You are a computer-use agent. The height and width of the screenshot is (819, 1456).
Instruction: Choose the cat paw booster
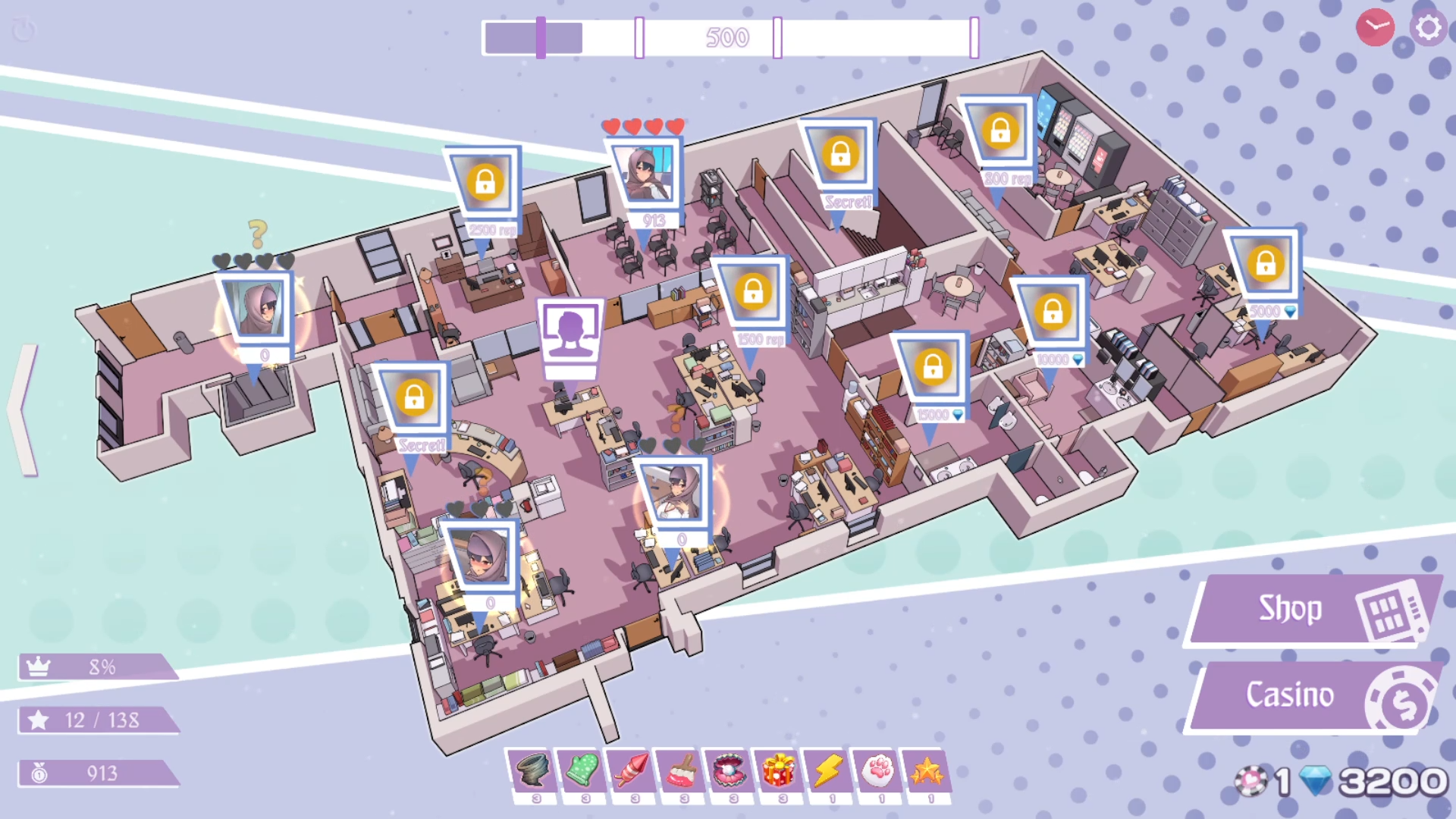click(878, 770)
